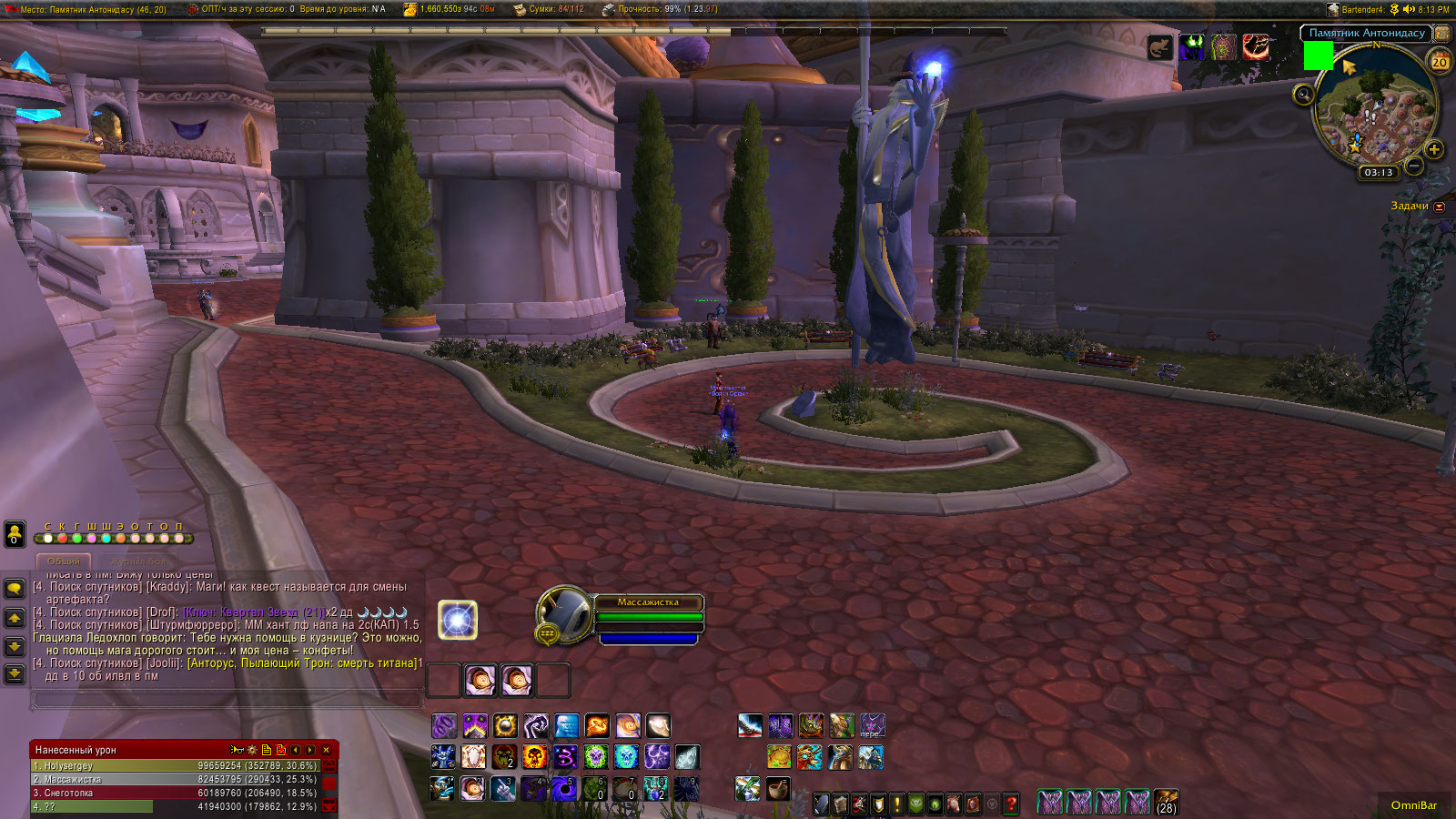
Task: Open the calendar showing day 20
Action: 1440,62
